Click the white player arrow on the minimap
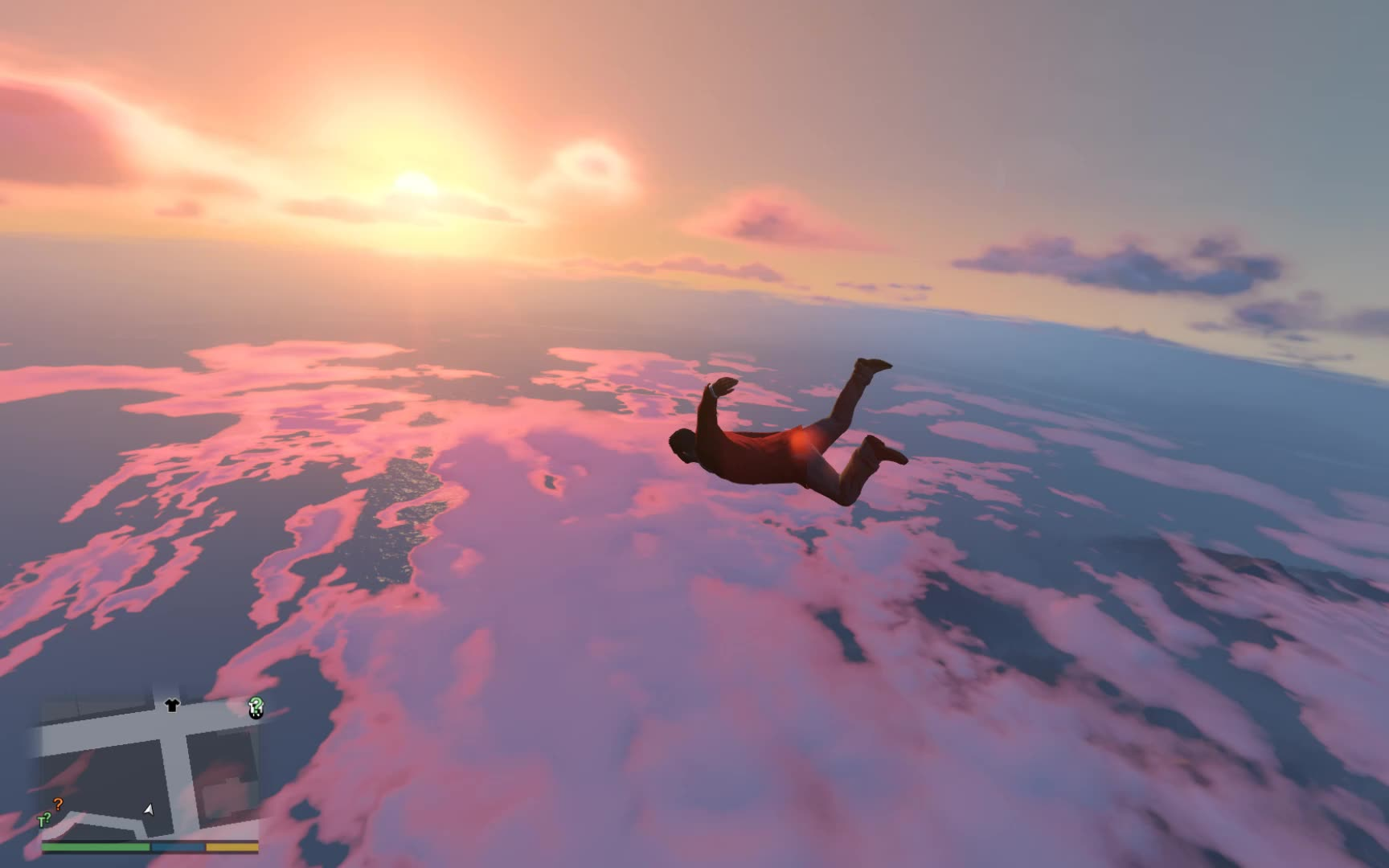Image resolution: width=1389 pixels, height=868 pixels. tap(150, 811)
